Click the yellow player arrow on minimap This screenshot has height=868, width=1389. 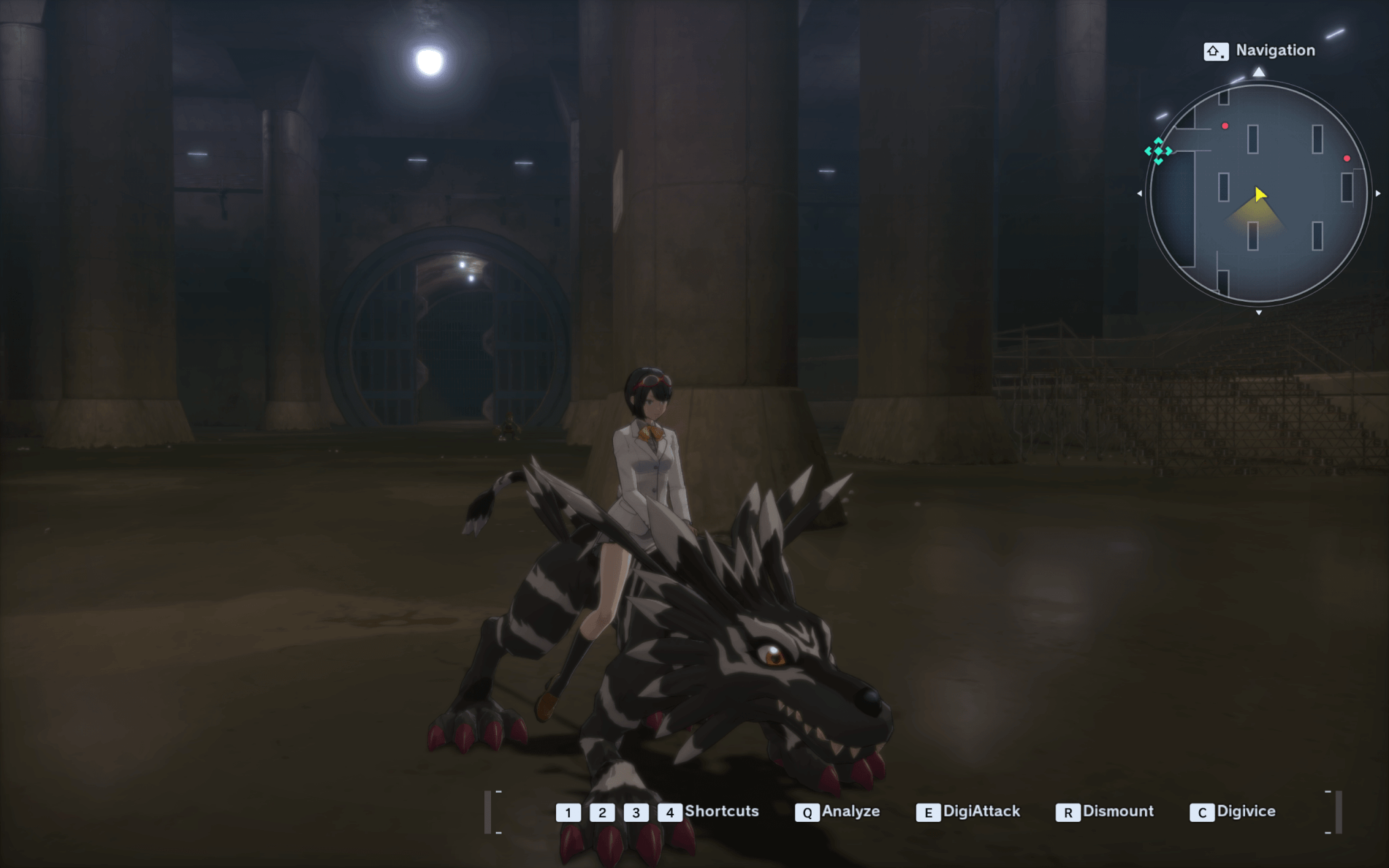coord(1259,195)
